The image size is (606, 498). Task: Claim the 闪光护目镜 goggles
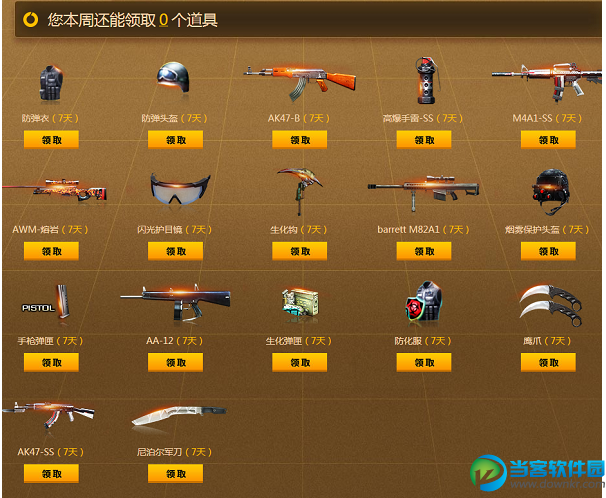point(175,251)
